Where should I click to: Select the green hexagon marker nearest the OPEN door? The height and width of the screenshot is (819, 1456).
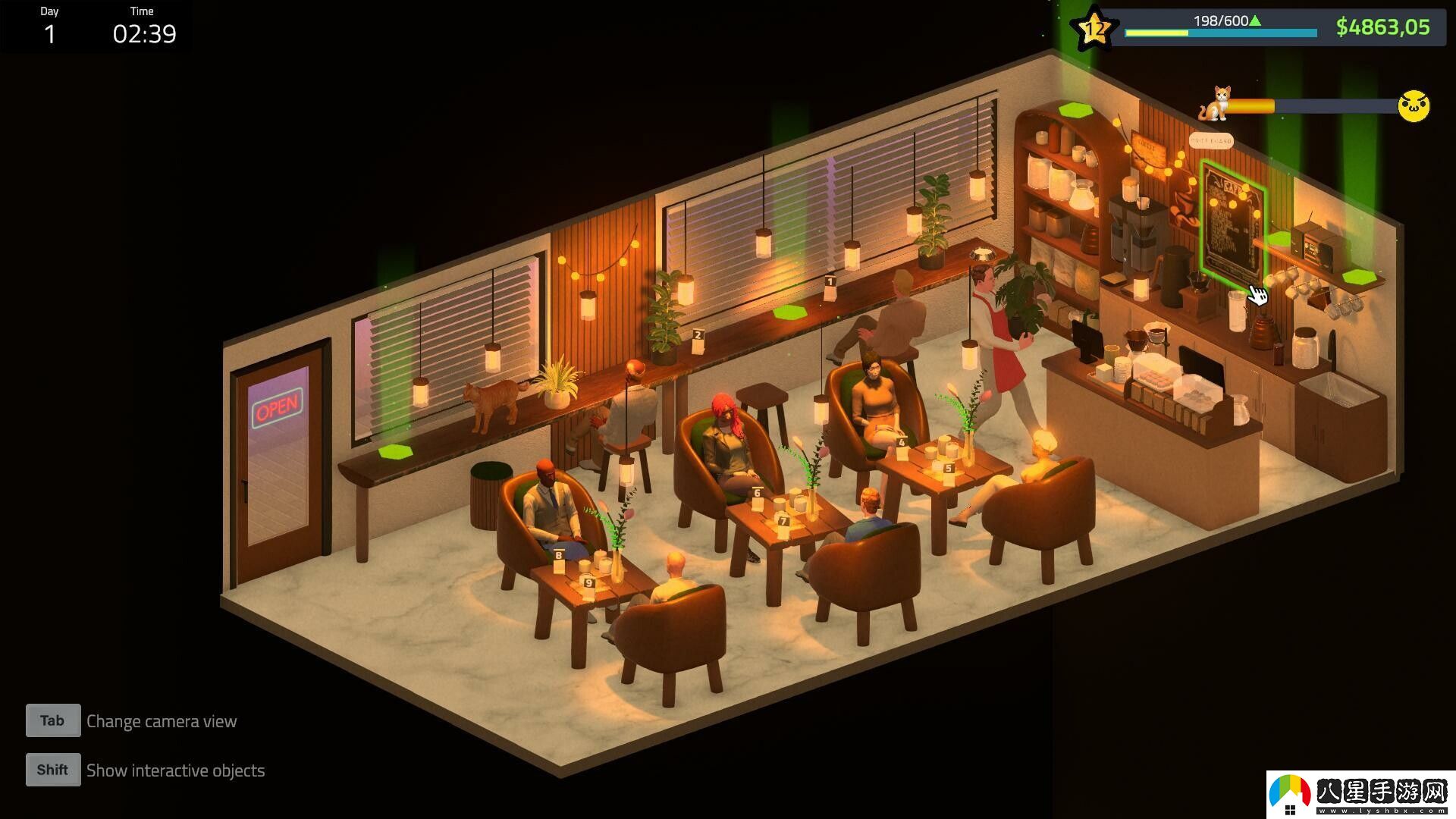[395, 452]
